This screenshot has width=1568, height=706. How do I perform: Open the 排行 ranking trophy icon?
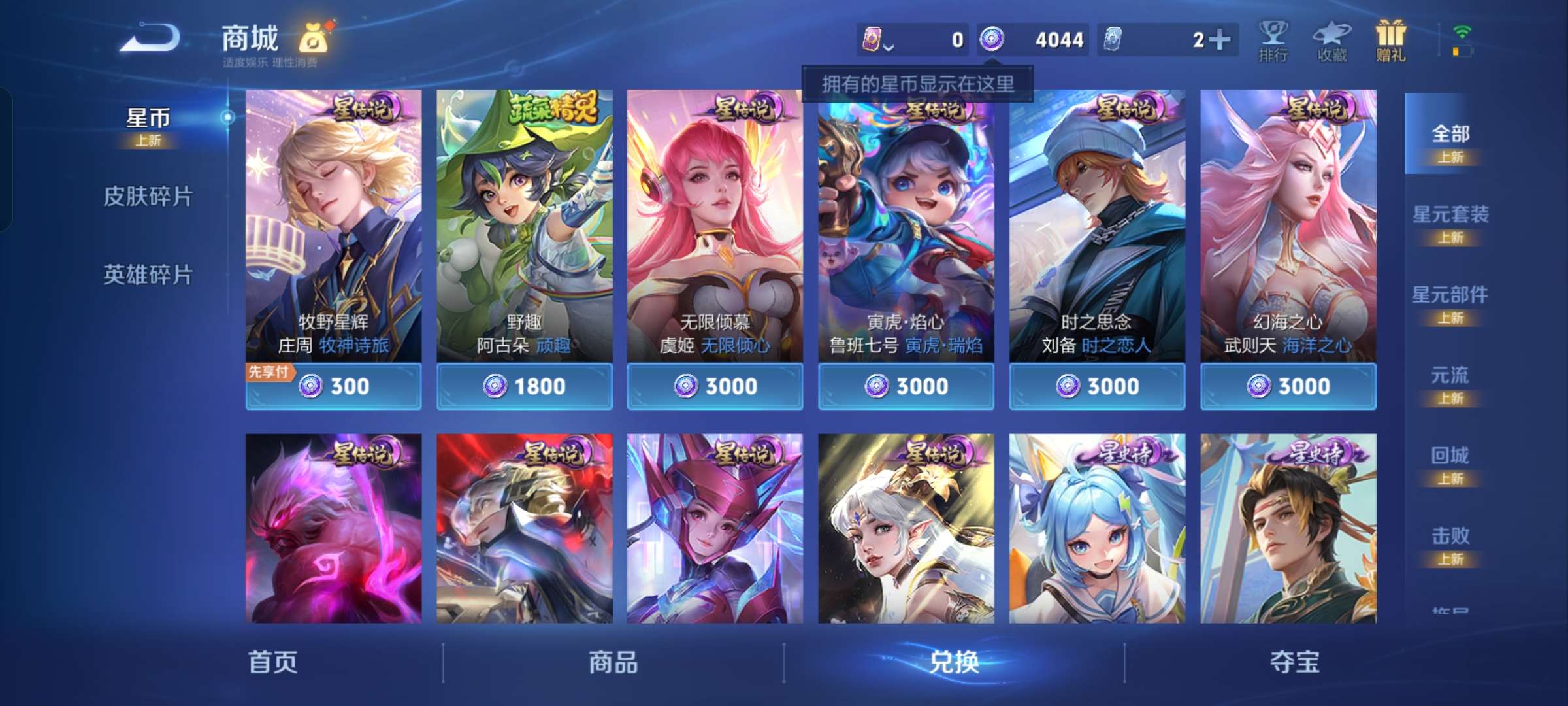click(1274, 39)
